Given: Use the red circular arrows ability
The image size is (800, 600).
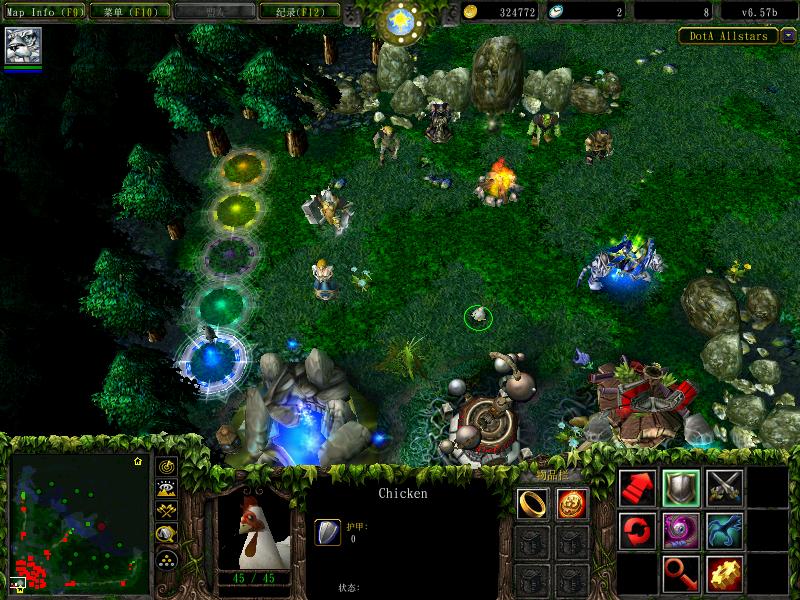Looking at the screenshot, I should [x=638, y=530].
